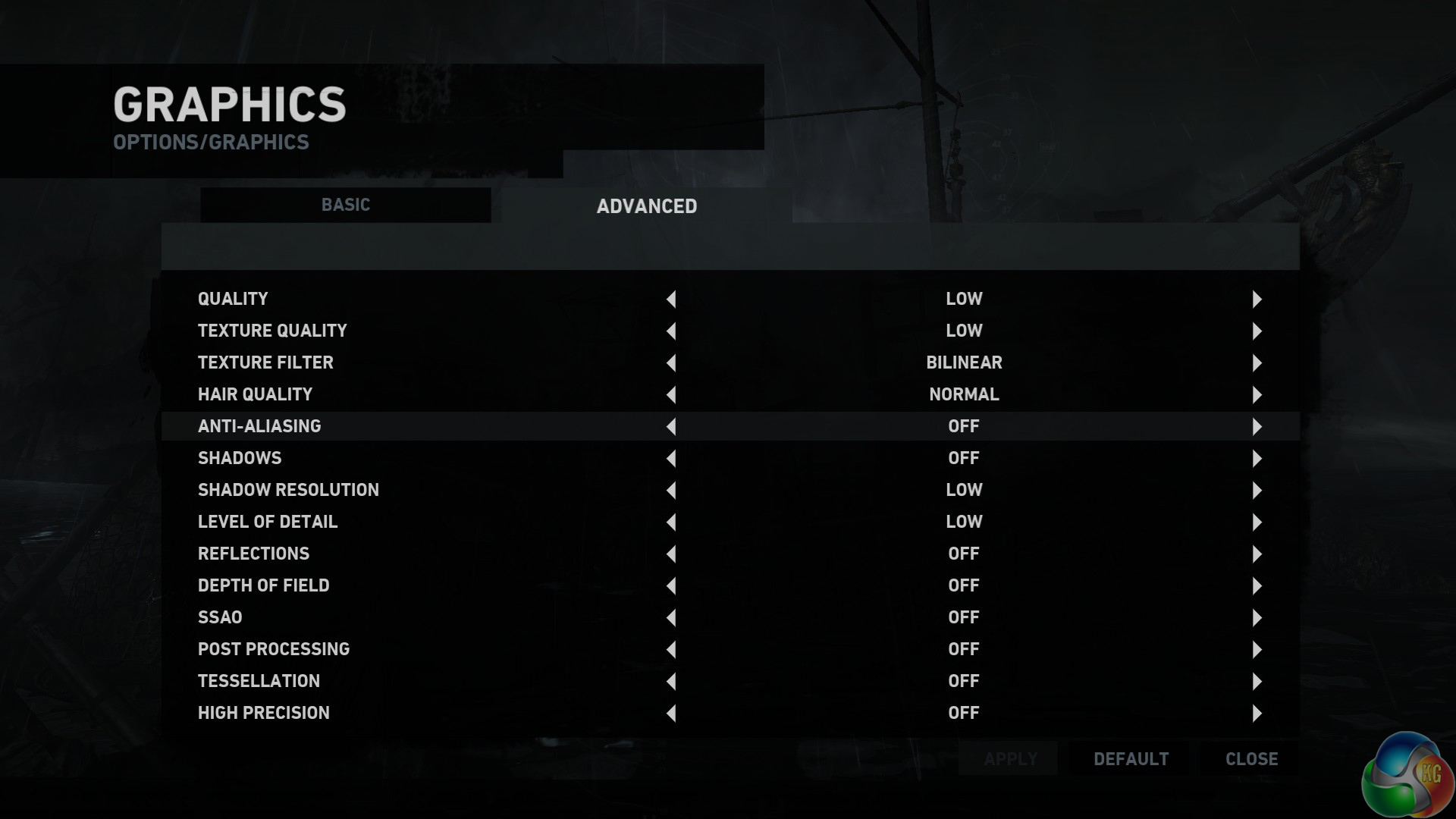Change Shadows setting with the right arrow

pos(1257,459)
